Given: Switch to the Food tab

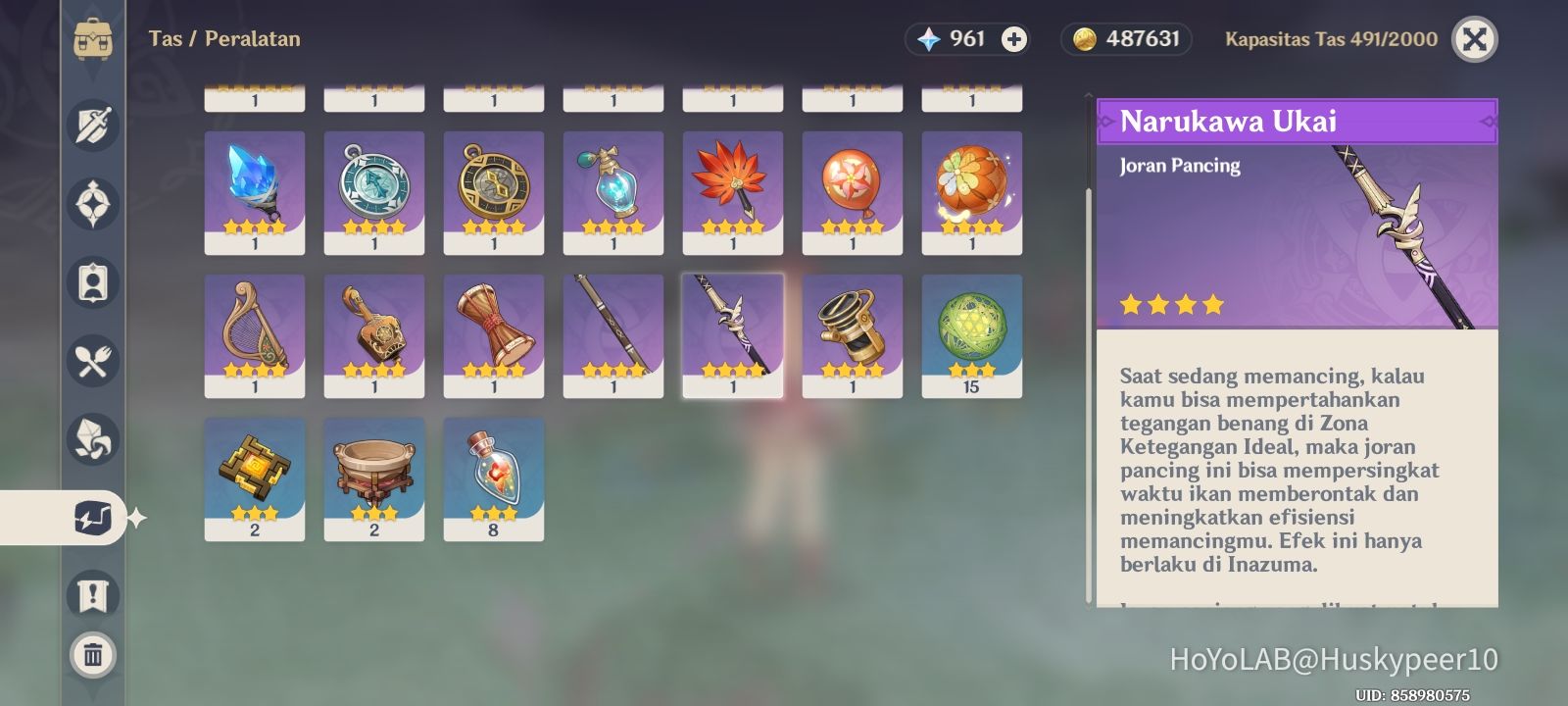Looking at the screenshot, I should point(94,361).
